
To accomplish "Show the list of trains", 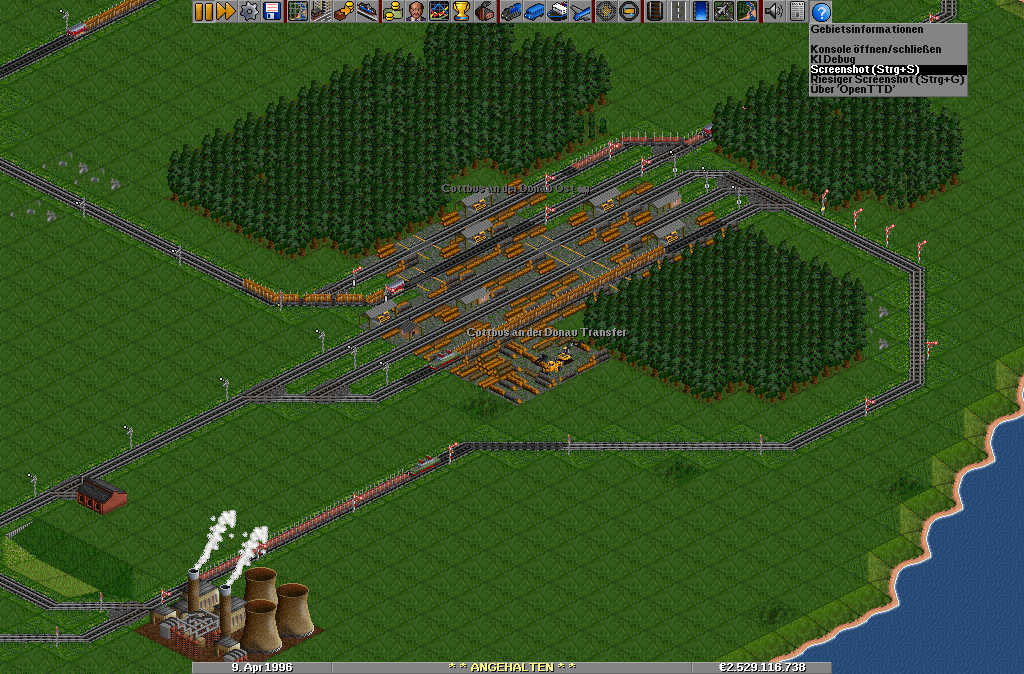I will tap(511, 12).
